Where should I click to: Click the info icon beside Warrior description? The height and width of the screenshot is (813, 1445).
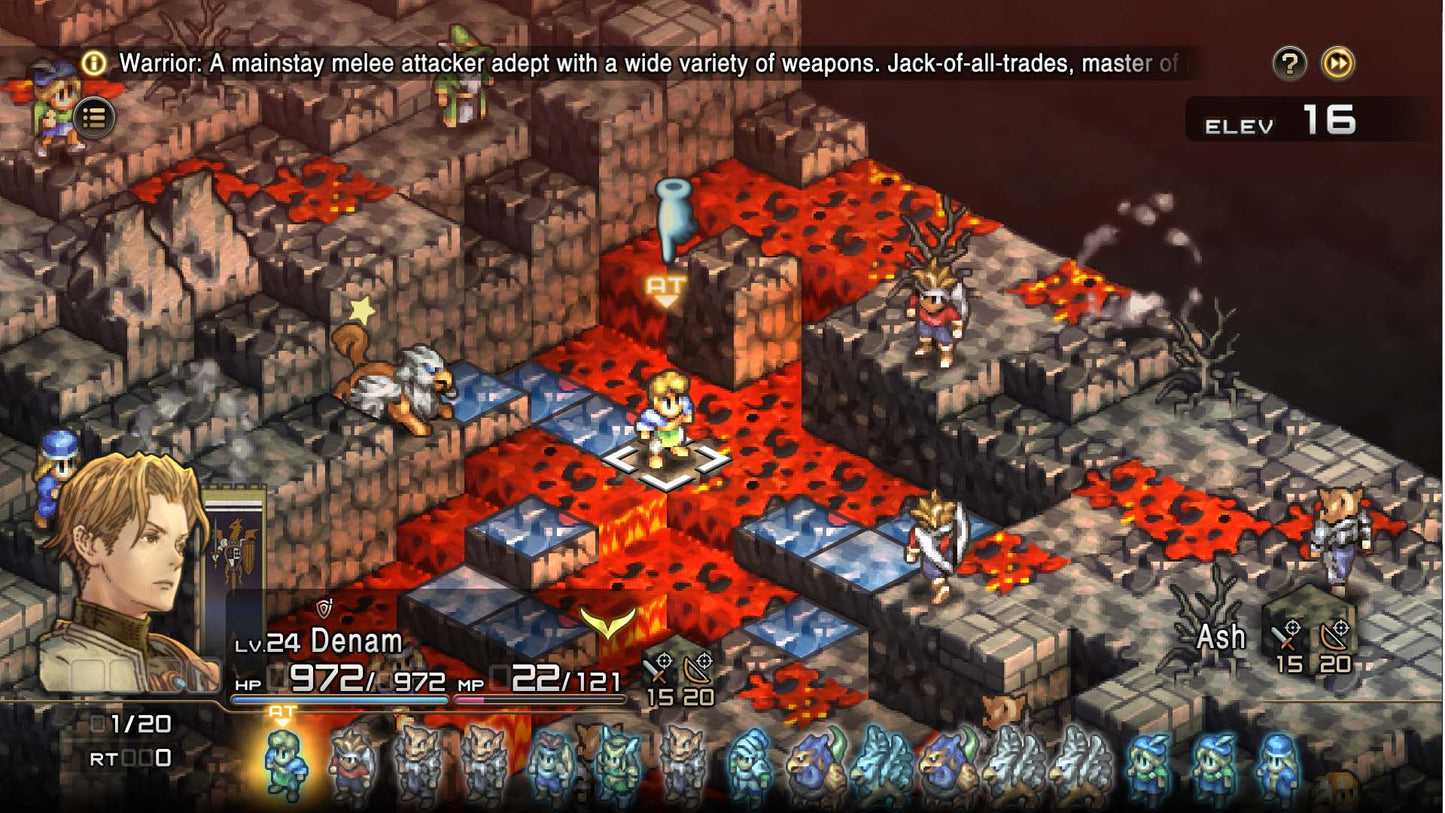[x=94, y=64]
